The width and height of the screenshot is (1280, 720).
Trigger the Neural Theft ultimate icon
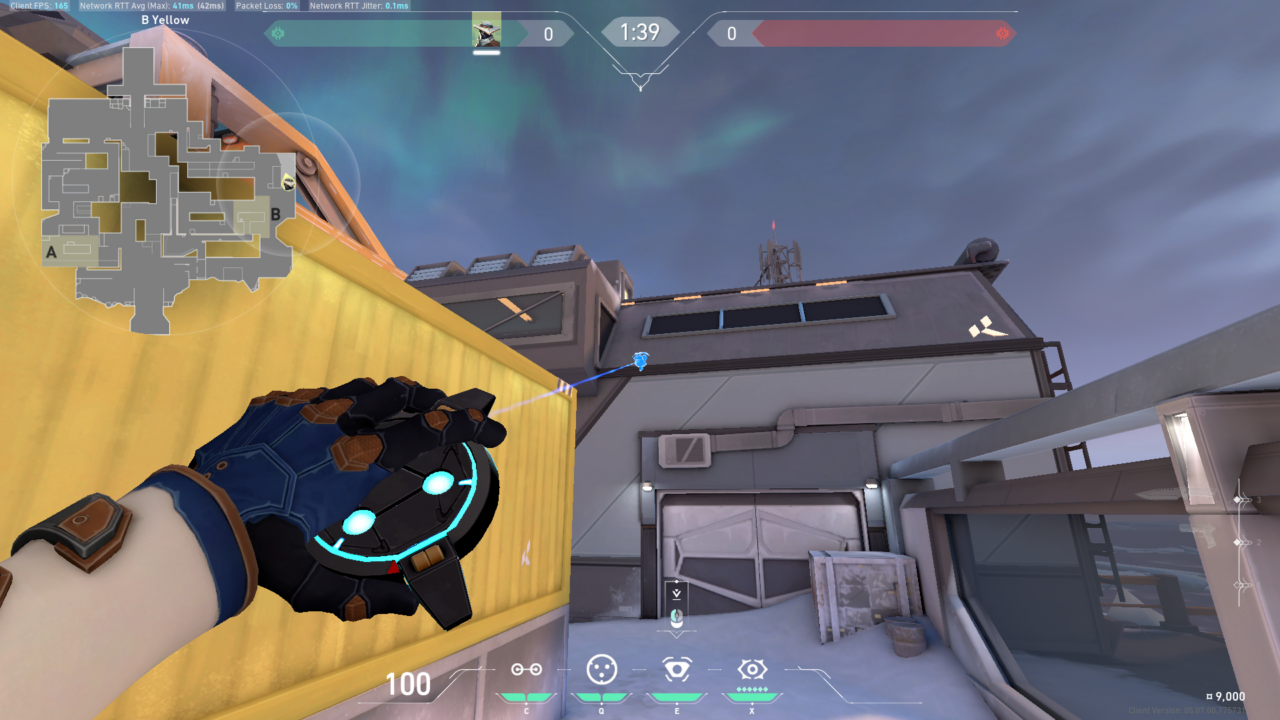pyautogui.click(x=752, y=670)
